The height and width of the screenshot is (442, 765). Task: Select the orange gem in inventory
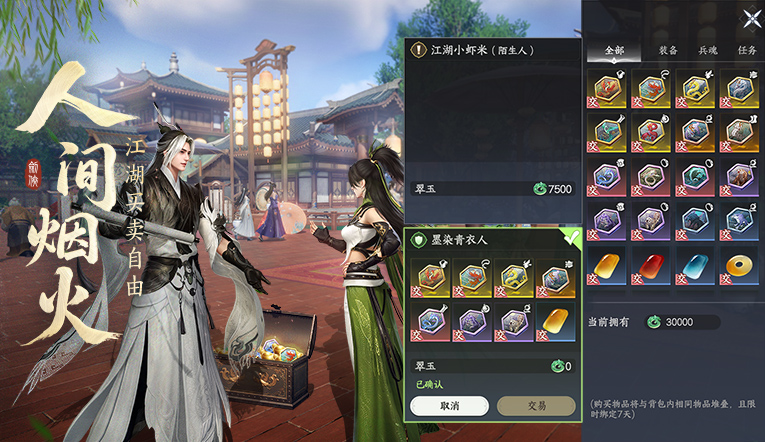[x=609, y=265]
